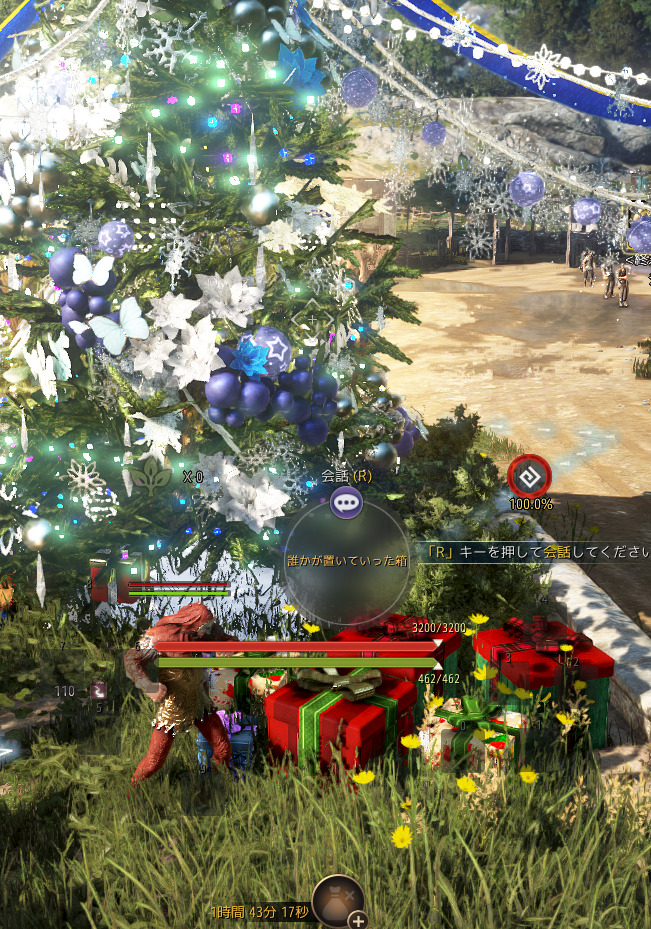Open the pouch icon beside the countdown

[x=334, y=899]
